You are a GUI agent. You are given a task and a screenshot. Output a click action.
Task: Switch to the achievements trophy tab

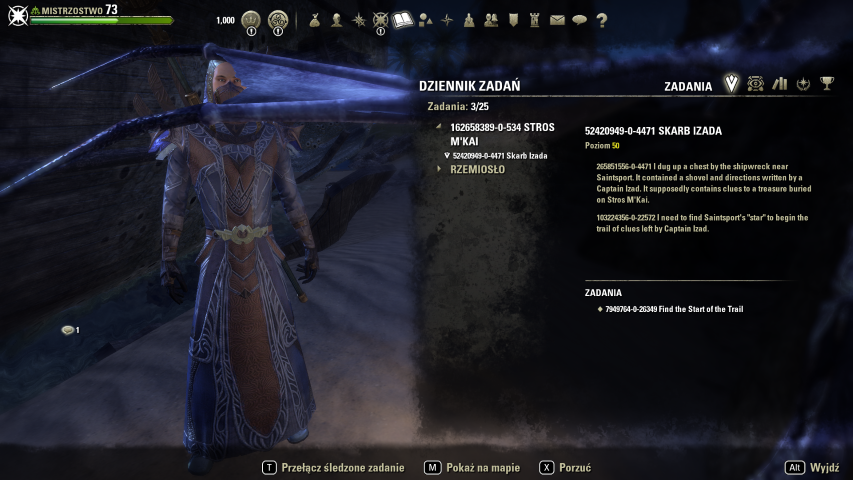pos(827,84)
